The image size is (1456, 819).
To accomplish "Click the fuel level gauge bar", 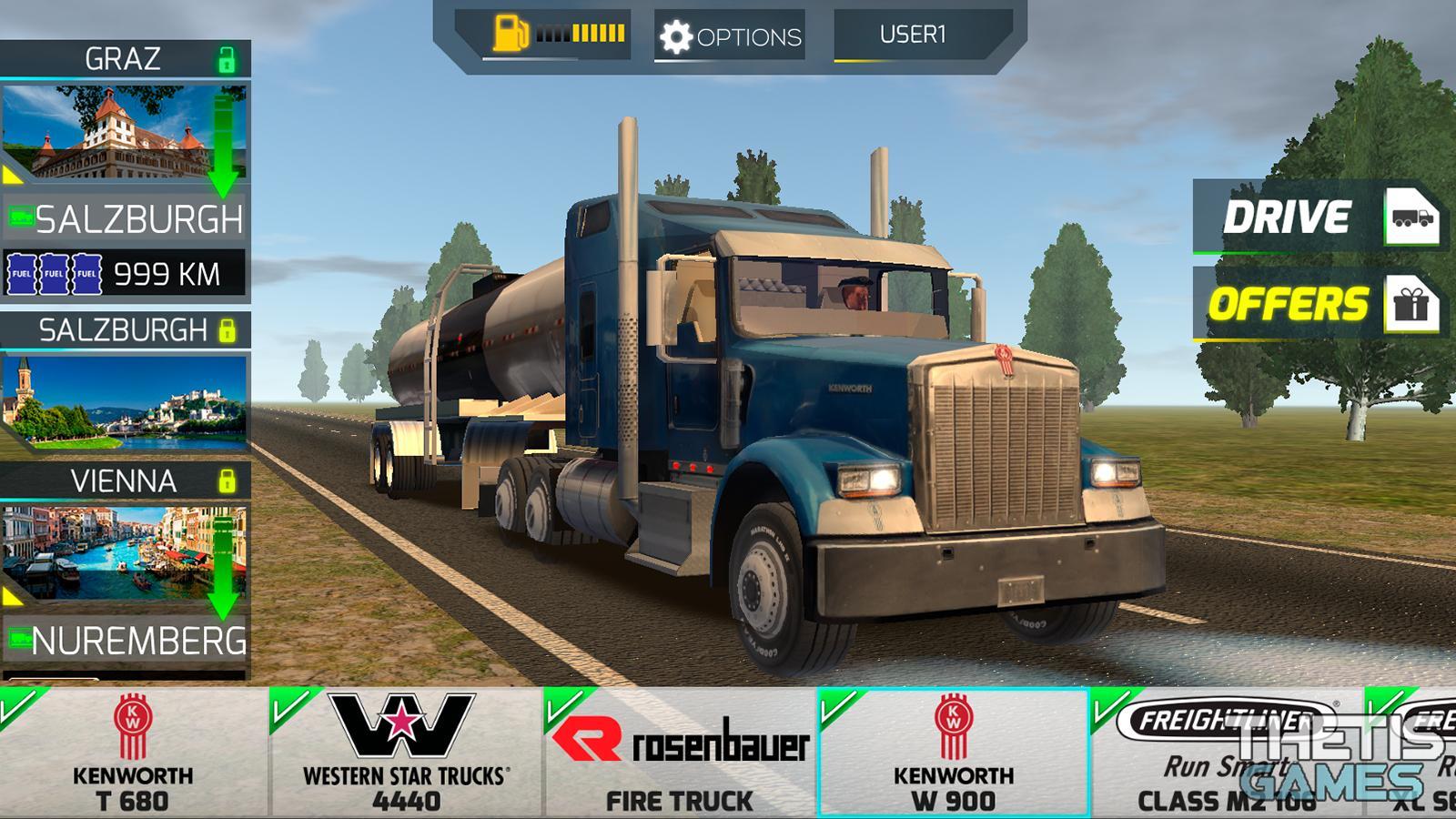I will pyautogui.click(x=580, y=32).
